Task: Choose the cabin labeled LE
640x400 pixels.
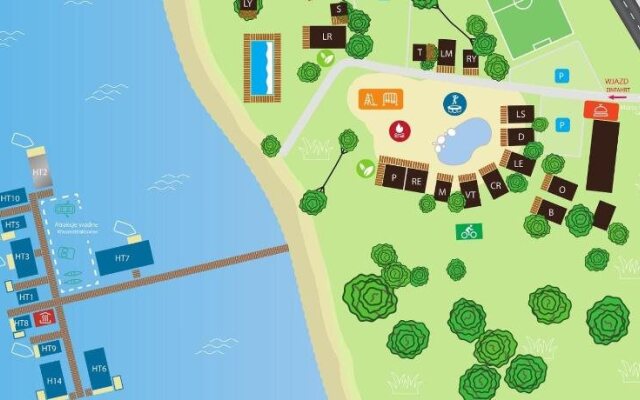Action: pyautogui.click(x=517, y=160)
